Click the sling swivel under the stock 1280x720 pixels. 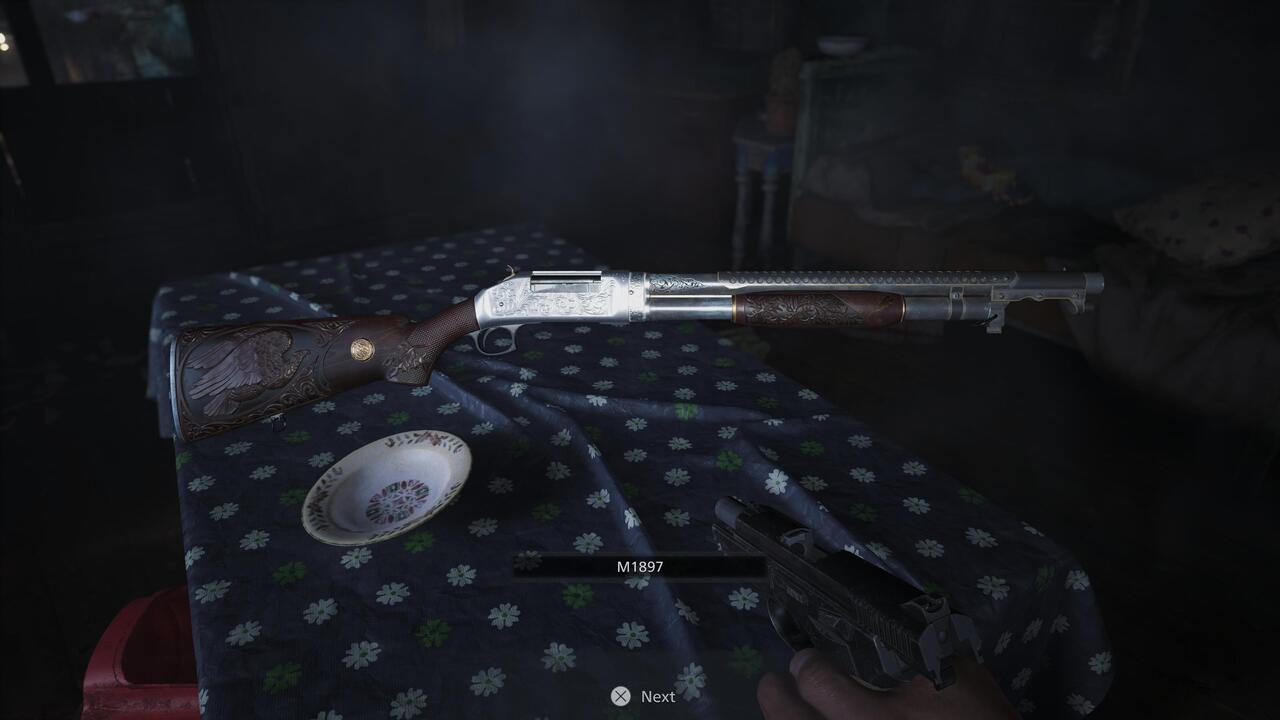coord(280,421)
